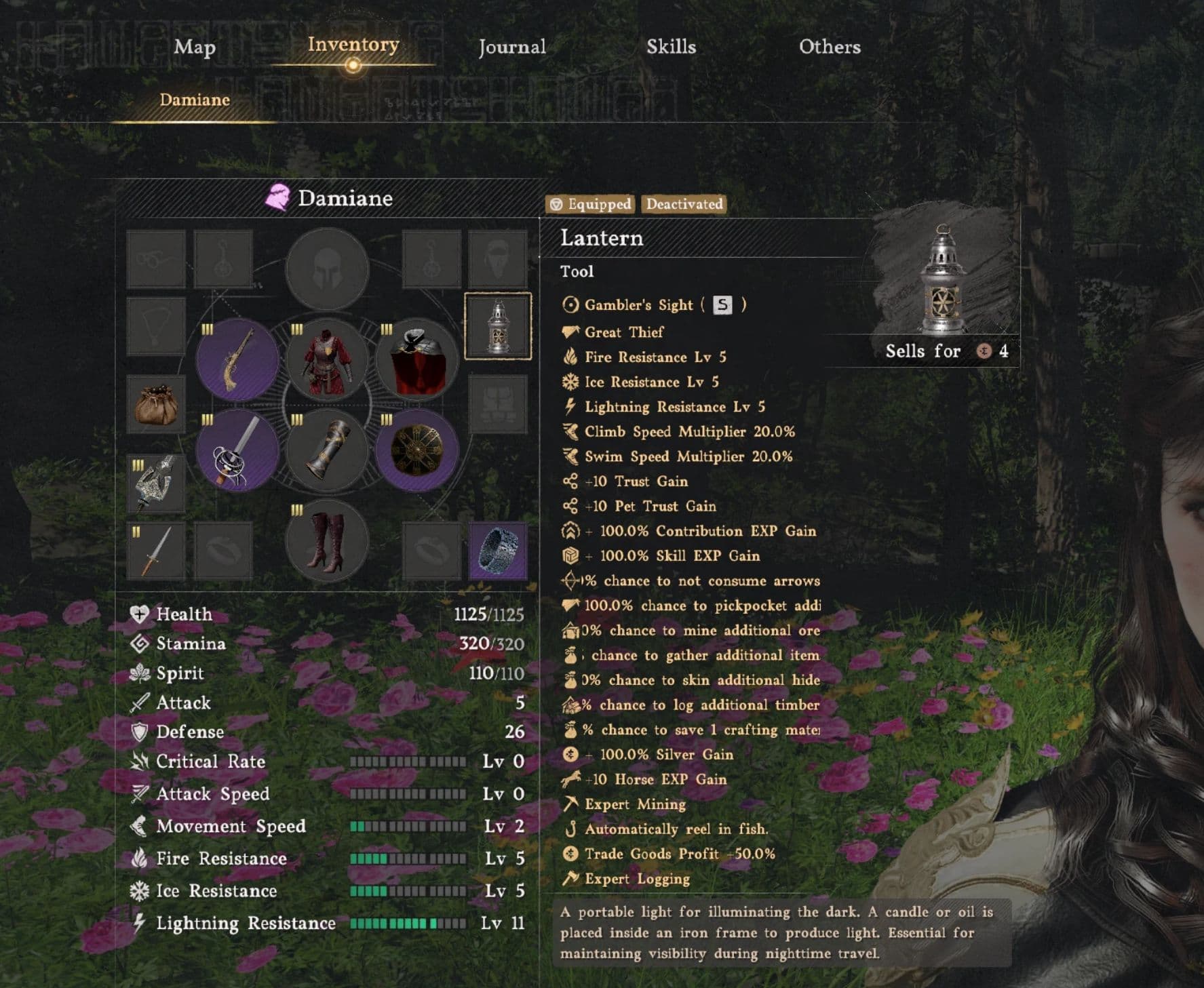Image resolution: width=1204 pixels, height=988 pixels.
Task: Select the black and gold bracer slot
Action: 327,450
